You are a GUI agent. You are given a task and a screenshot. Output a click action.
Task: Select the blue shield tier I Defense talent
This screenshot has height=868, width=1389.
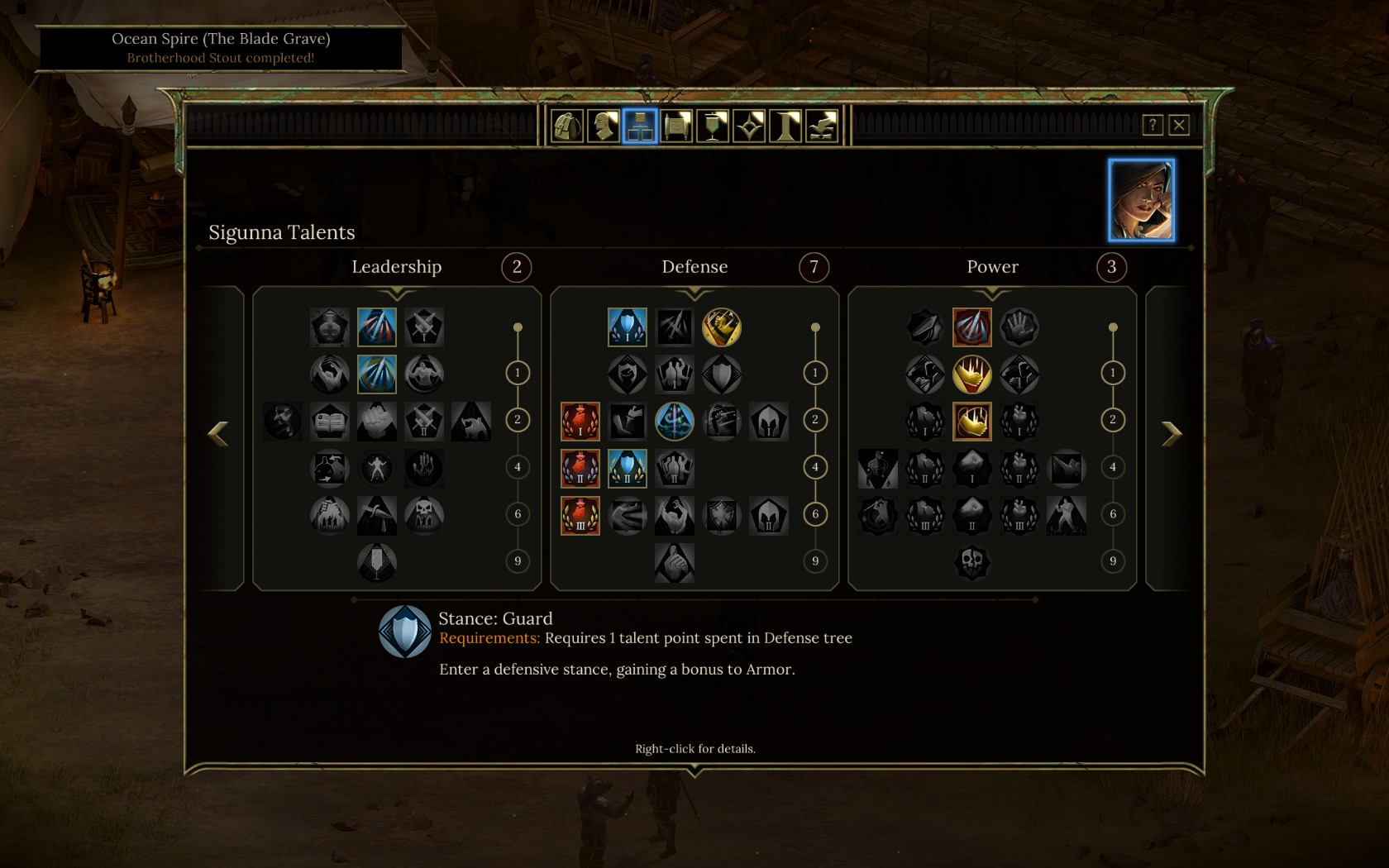pos(627,327)
